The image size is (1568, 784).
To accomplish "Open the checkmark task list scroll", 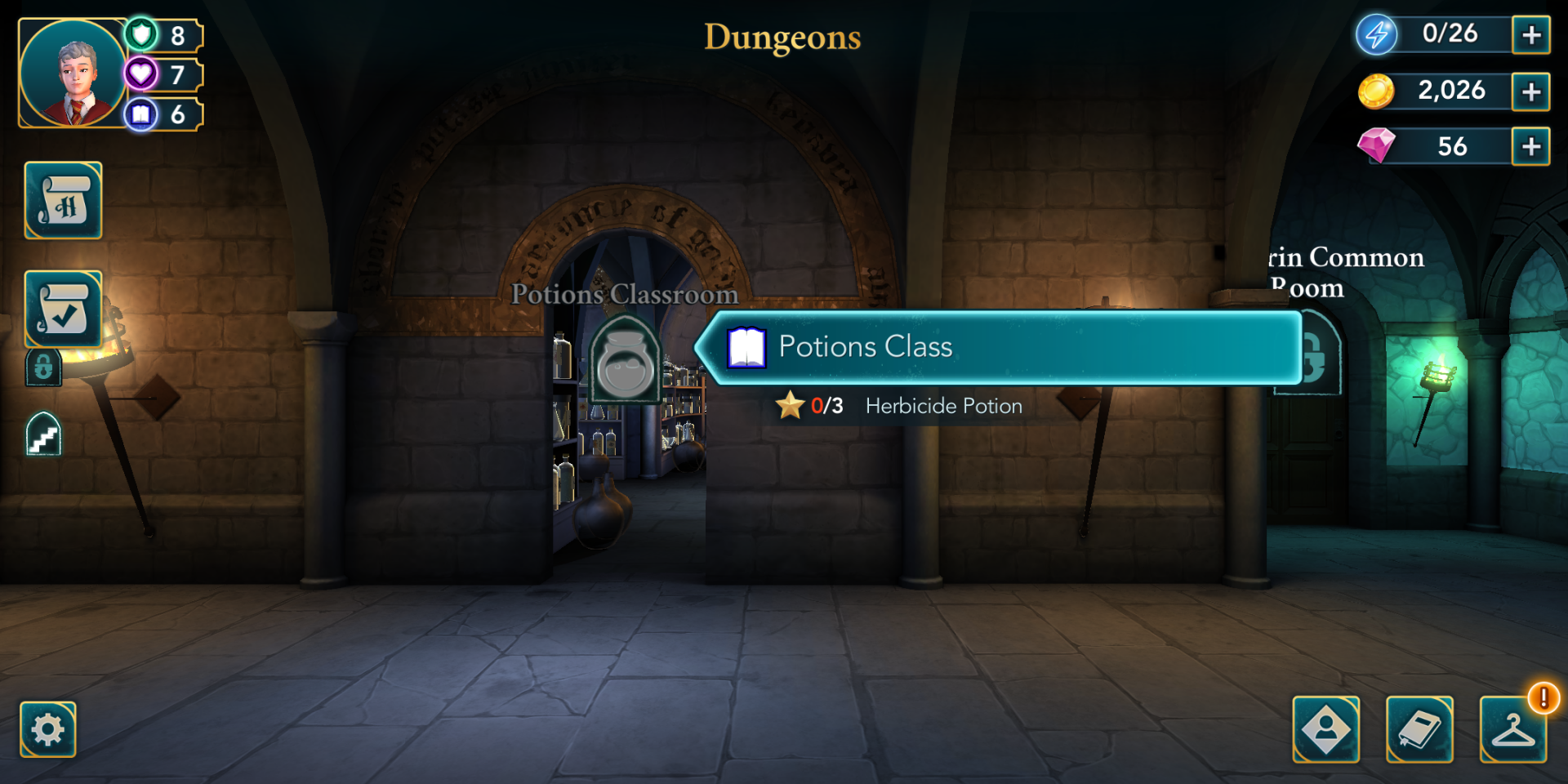I will coord(64,310).
